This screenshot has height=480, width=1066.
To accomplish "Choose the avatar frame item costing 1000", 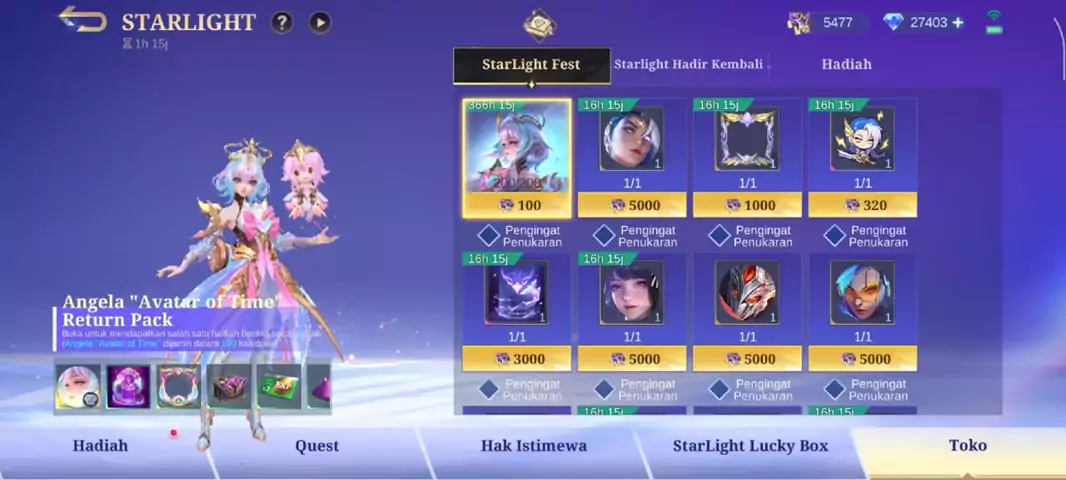I will (x=747, y=157).
